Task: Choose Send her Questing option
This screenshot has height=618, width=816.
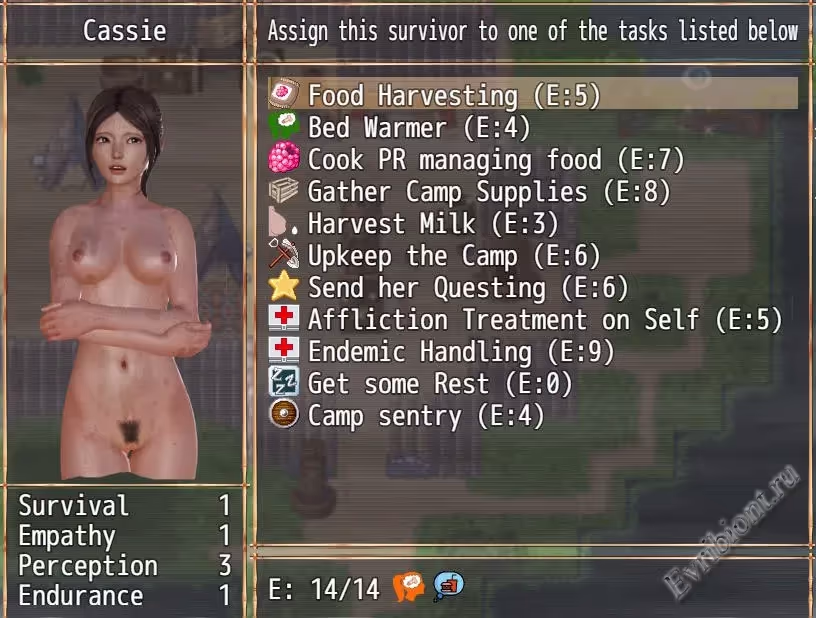Action: [x=467, y=288]
